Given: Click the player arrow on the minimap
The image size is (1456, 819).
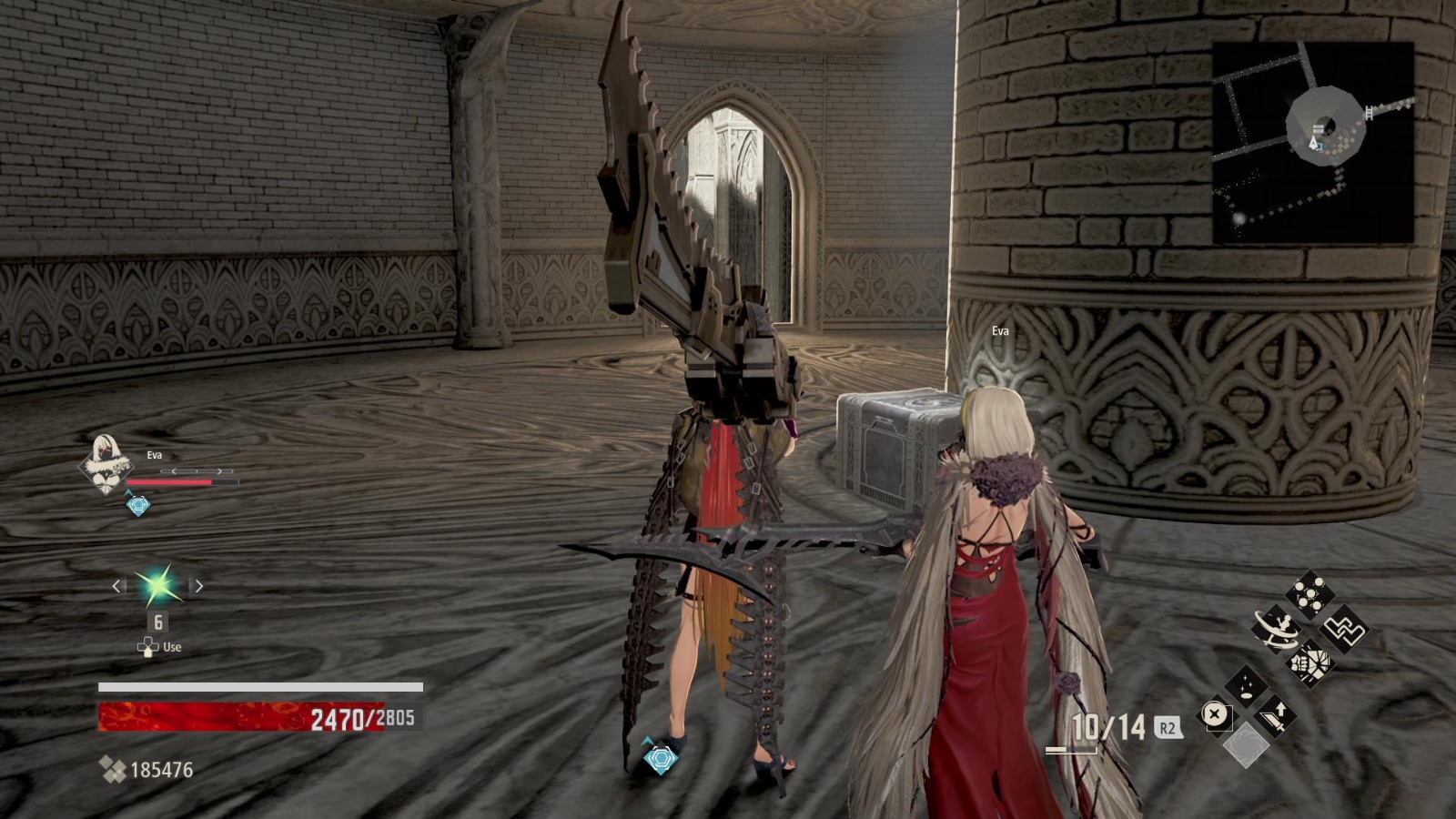Looking at the screenshot, I should coord(1314,144).
